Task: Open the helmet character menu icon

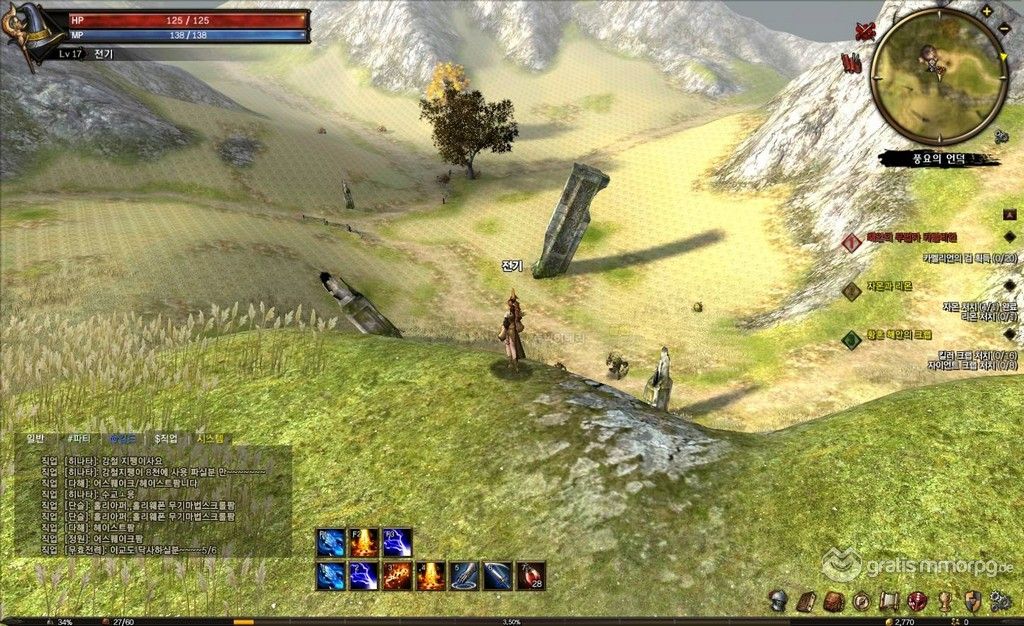Action: 777,601
